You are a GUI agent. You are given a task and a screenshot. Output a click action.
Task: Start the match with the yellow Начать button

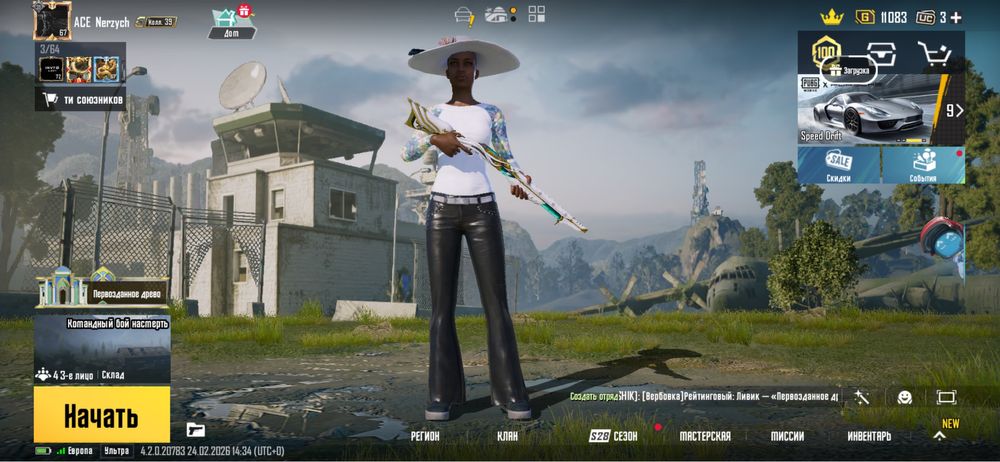tap(101, 415)
